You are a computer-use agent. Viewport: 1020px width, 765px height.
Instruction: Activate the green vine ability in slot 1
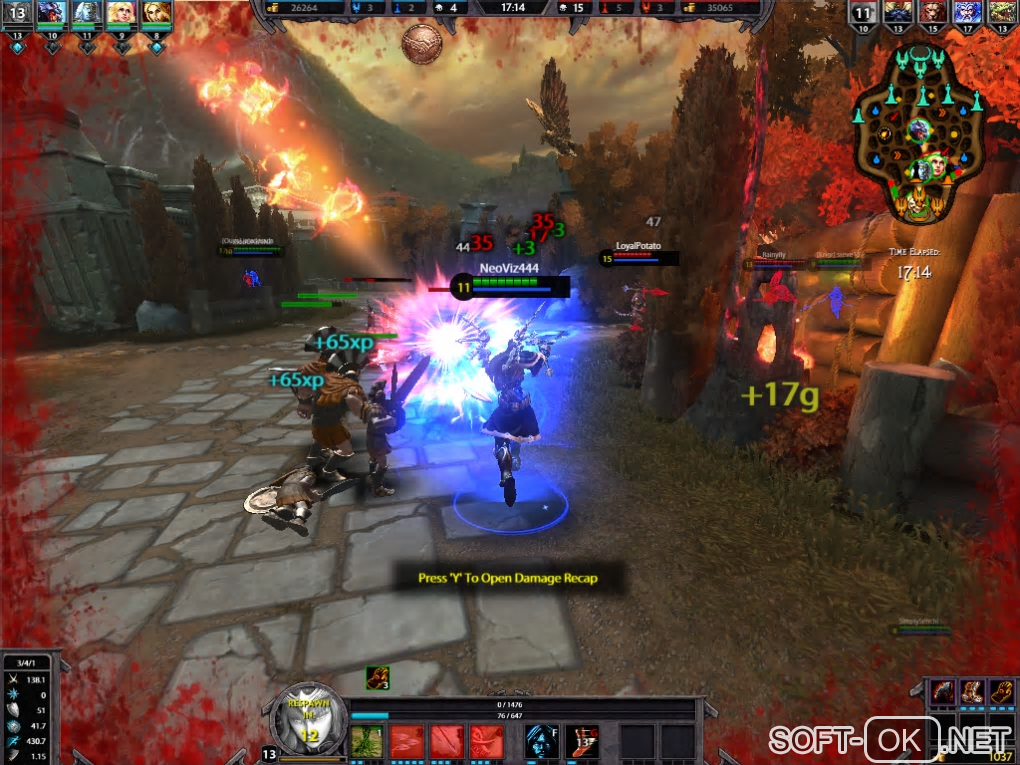tap(364, 742)
